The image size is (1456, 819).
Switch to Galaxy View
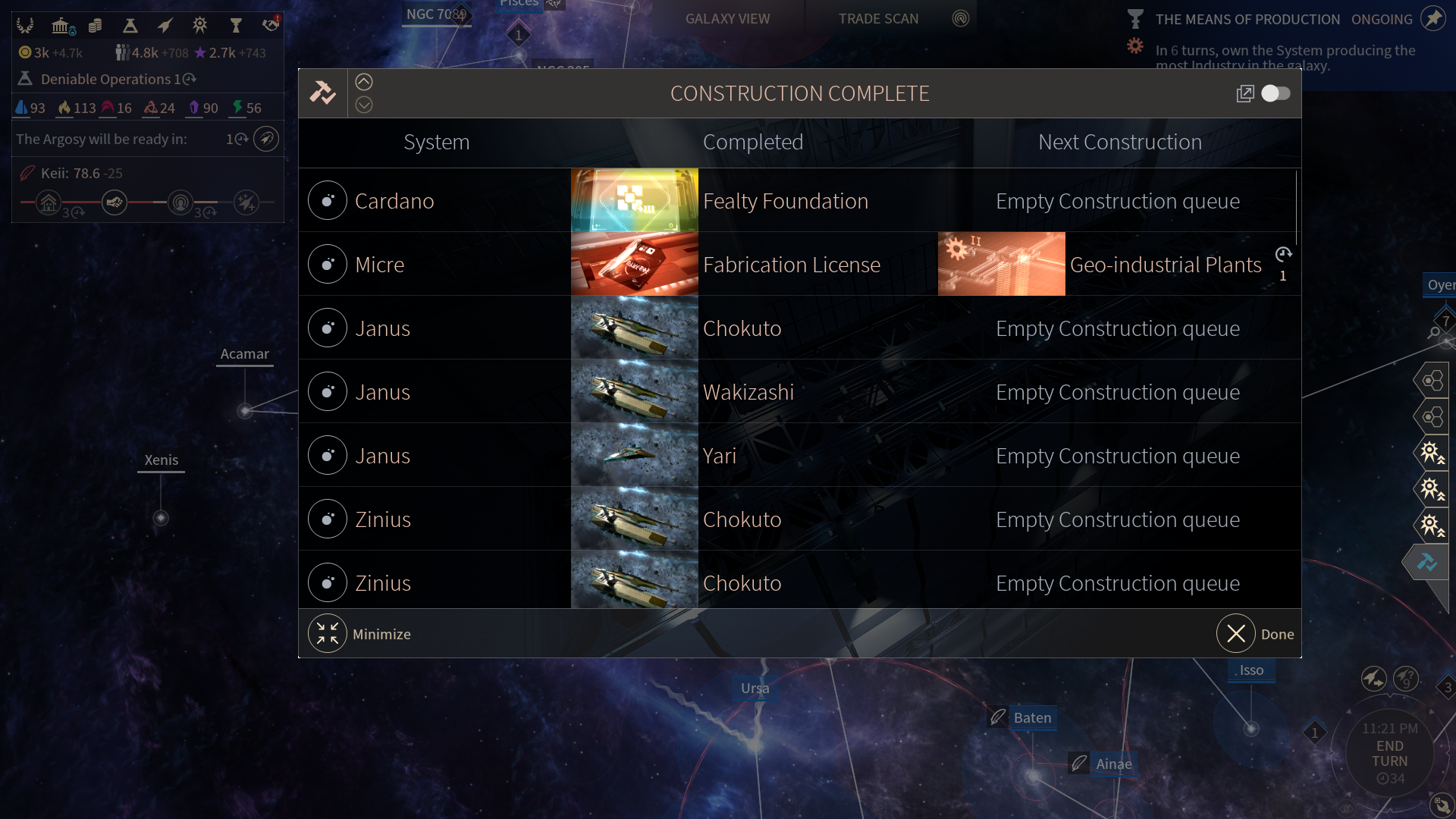pos(727,19)
